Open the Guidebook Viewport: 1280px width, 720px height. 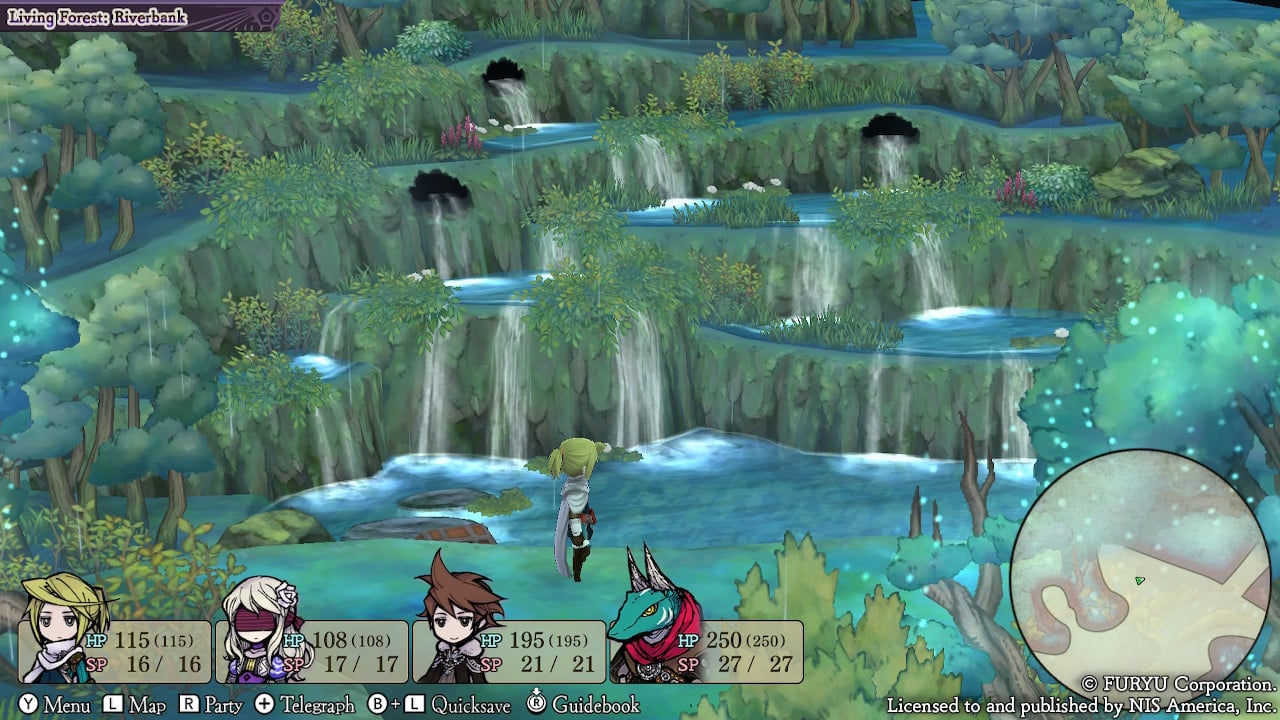pos(583,705)
